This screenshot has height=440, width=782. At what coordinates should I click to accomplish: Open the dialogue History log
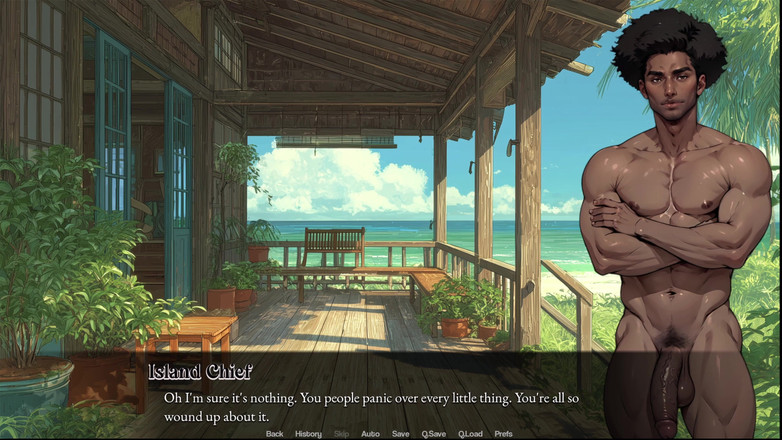tap(308, 434)
